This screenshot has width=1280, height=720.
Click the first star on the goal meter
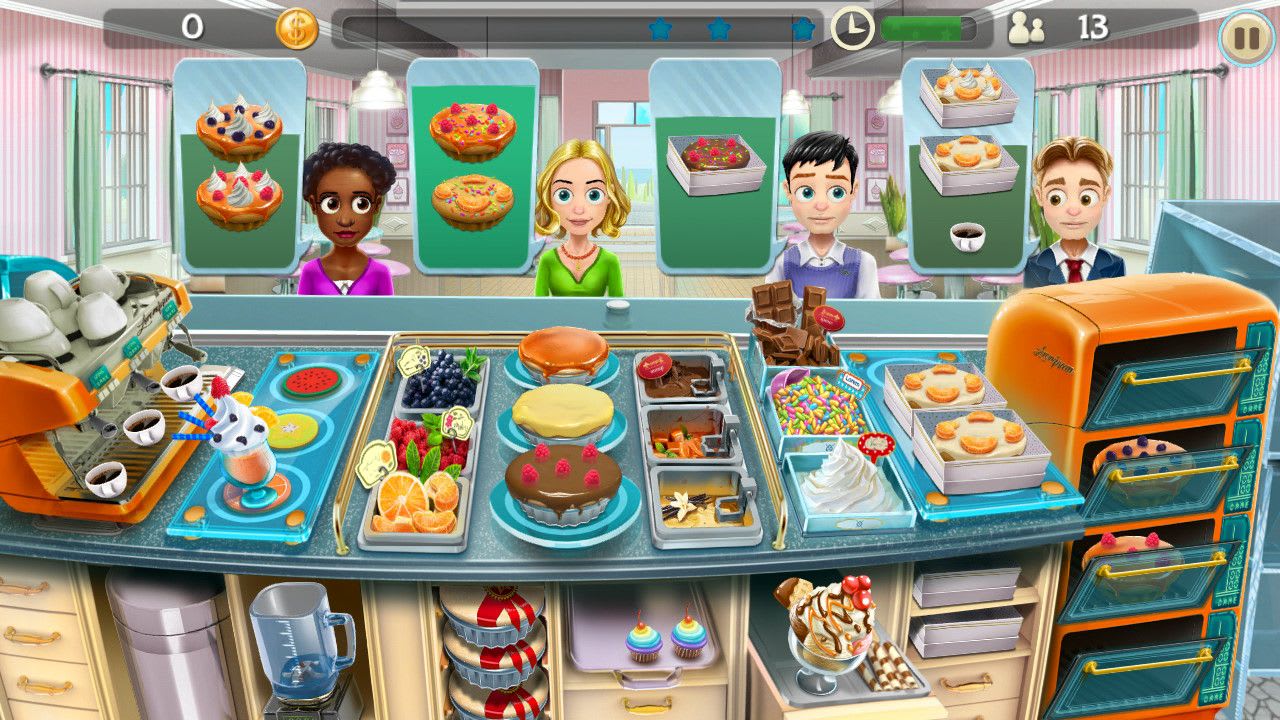click(x=659, y=30)
